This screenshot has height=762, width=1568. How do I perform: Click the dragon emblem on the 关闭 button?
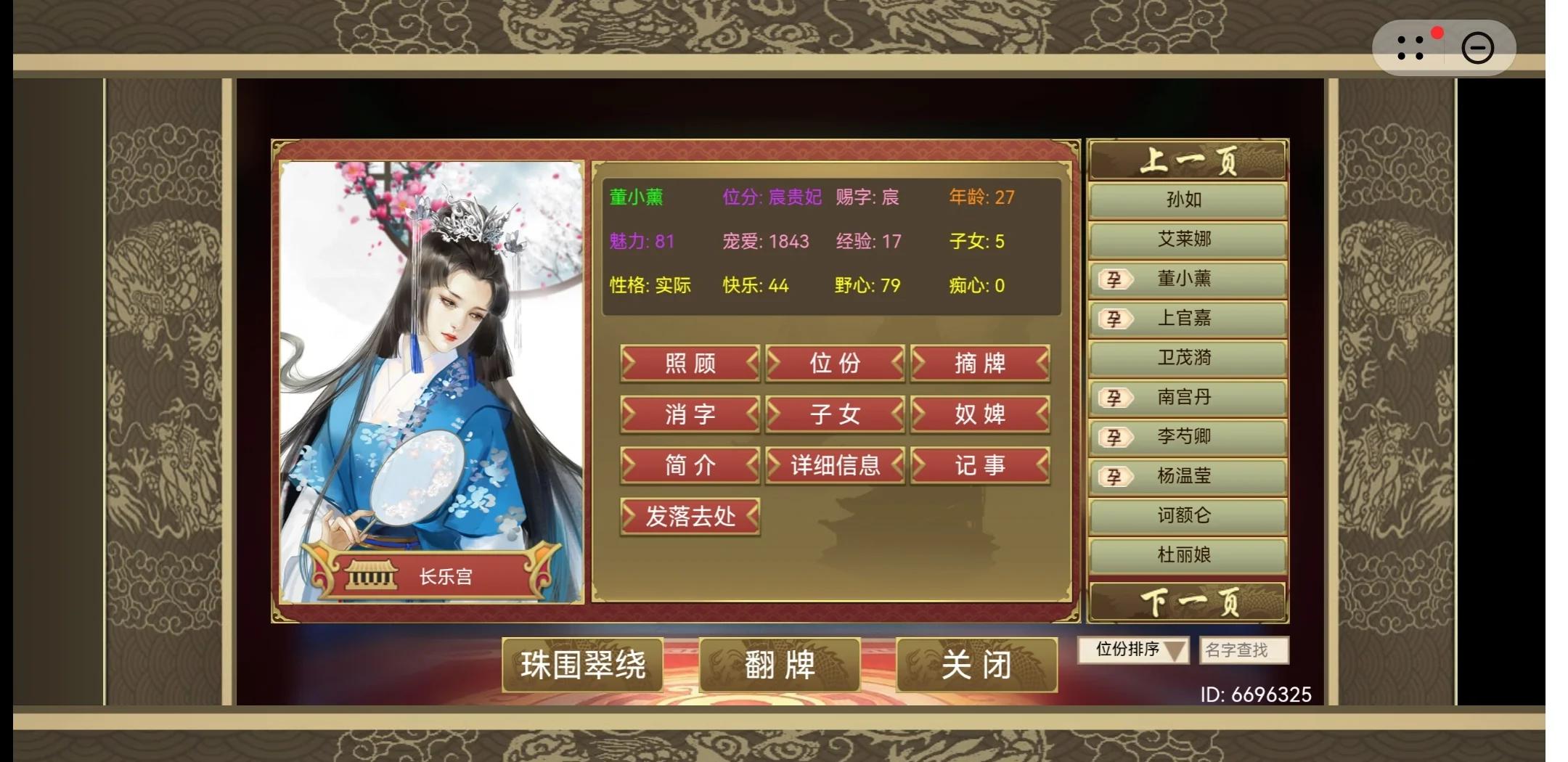919,664
